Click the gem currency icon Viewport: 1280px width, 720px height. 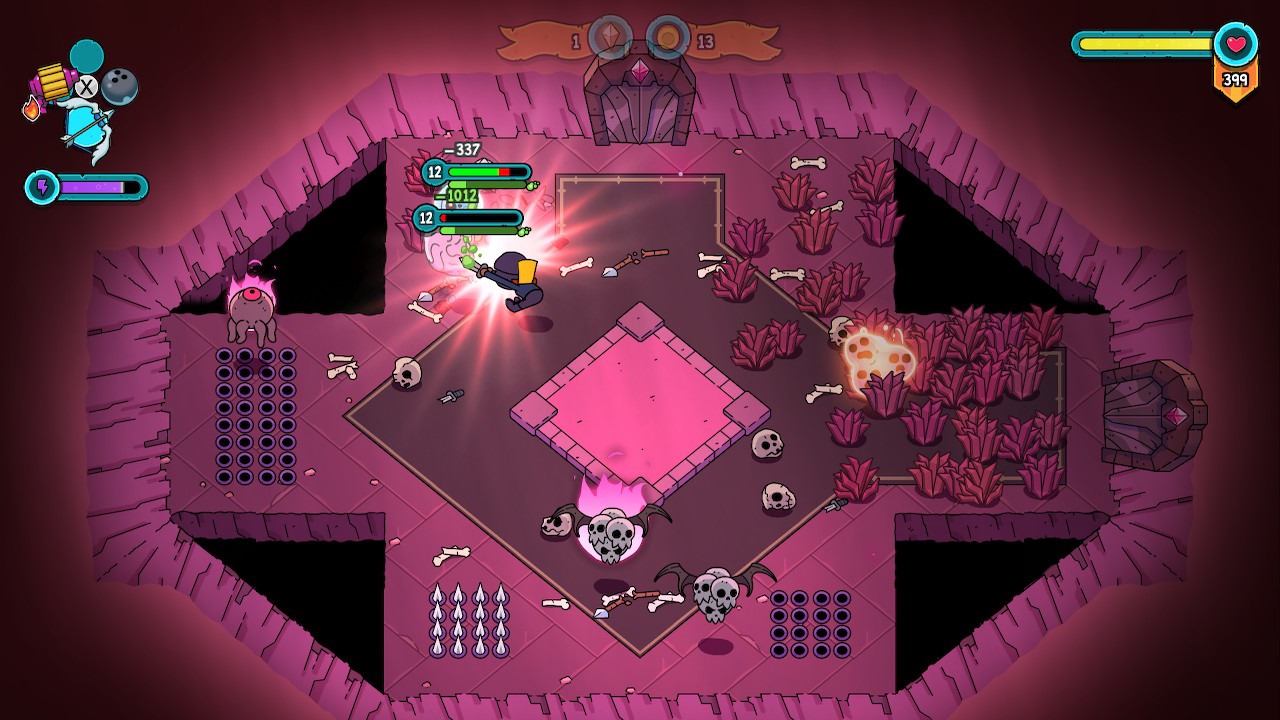609,38
